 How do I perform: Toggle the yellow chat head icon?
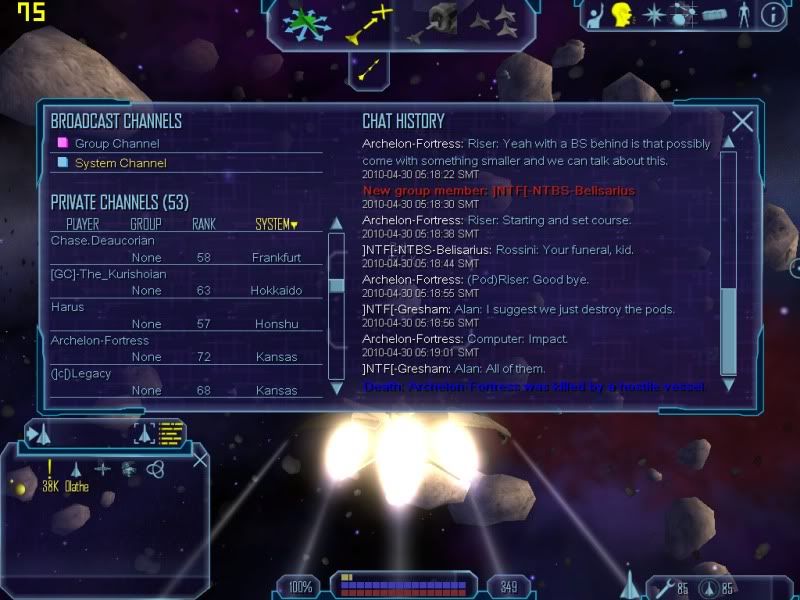click(x=622, y=15)
